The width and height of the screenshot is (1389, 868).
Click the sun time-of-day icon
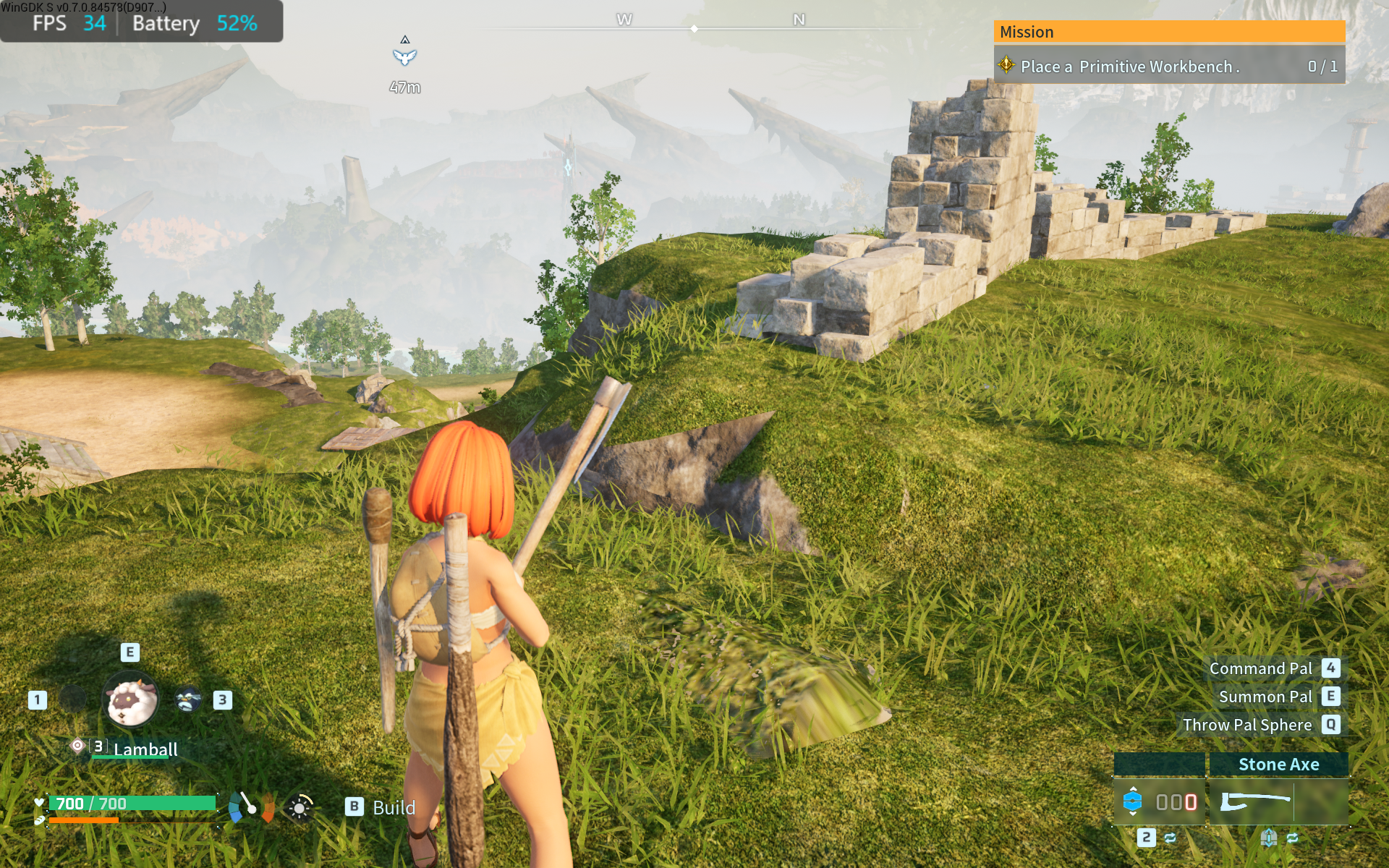click(300, 807)
